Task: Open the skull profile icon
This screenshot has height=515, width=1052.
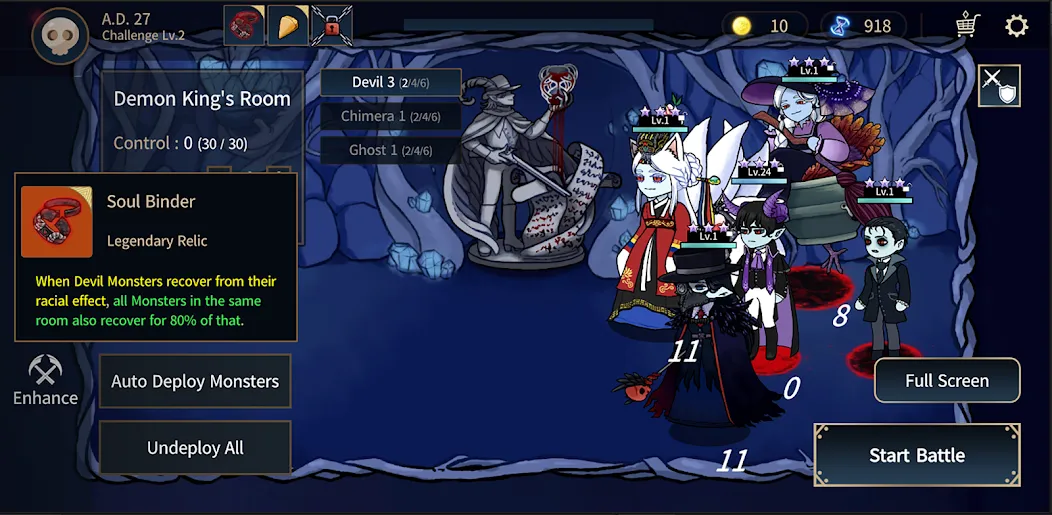Action: [x=59, y=36]
